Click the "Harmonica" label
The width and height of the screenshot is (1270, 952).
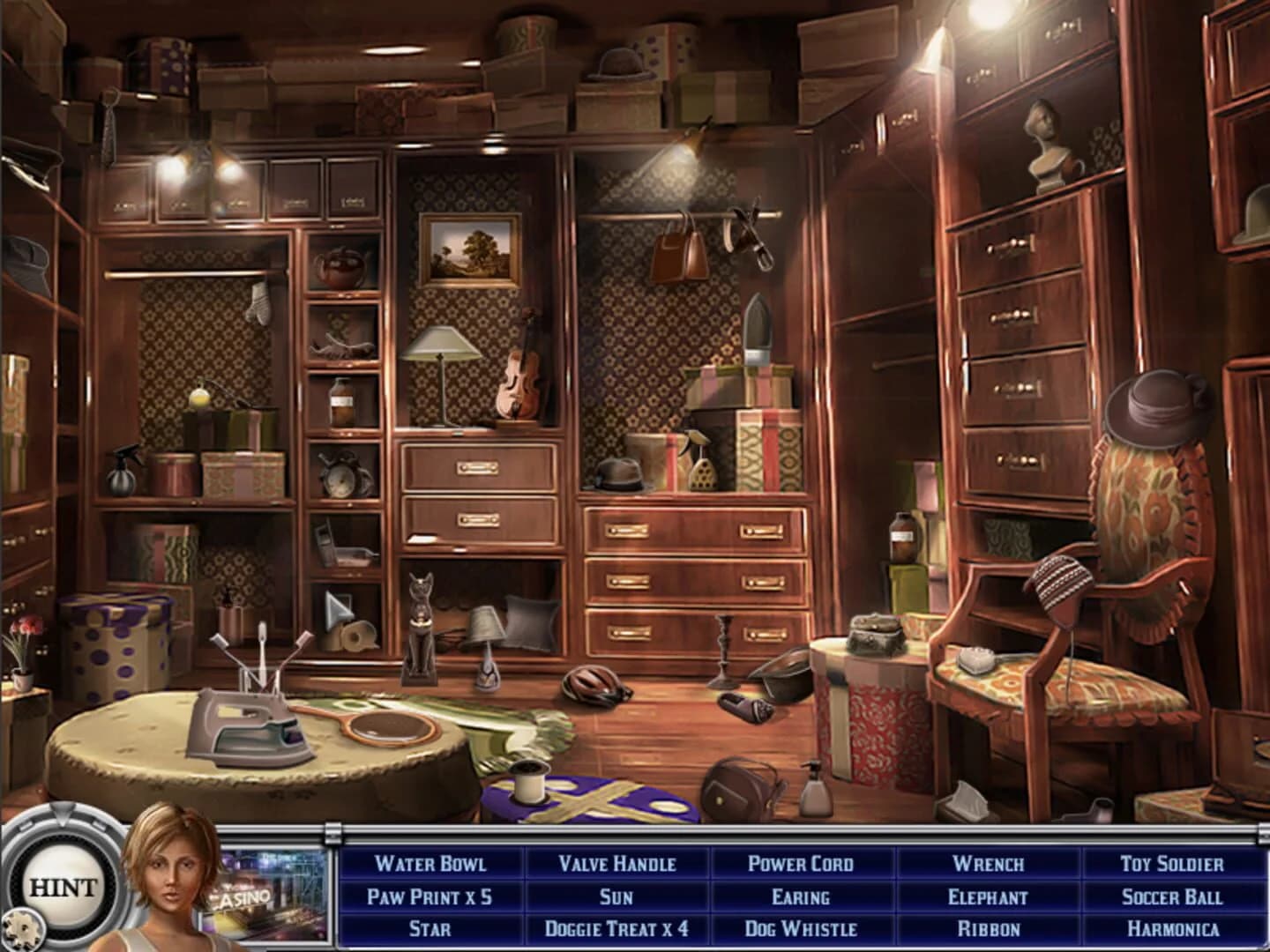(x=1172, y=926)
